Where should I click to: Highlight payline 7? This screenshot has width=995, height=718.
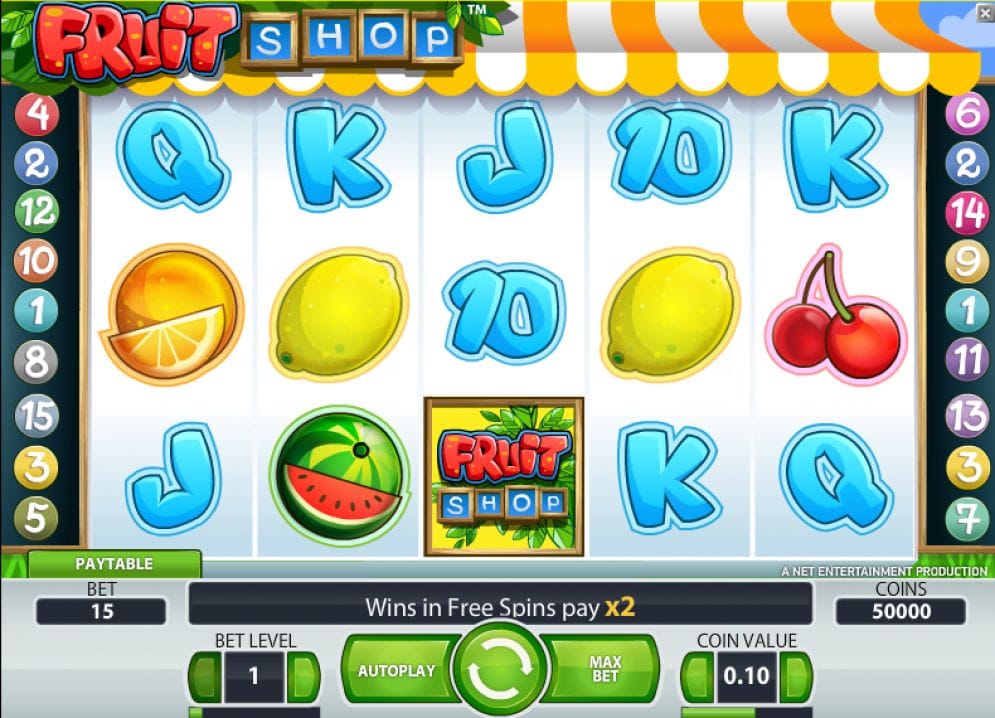coord(967,519)
